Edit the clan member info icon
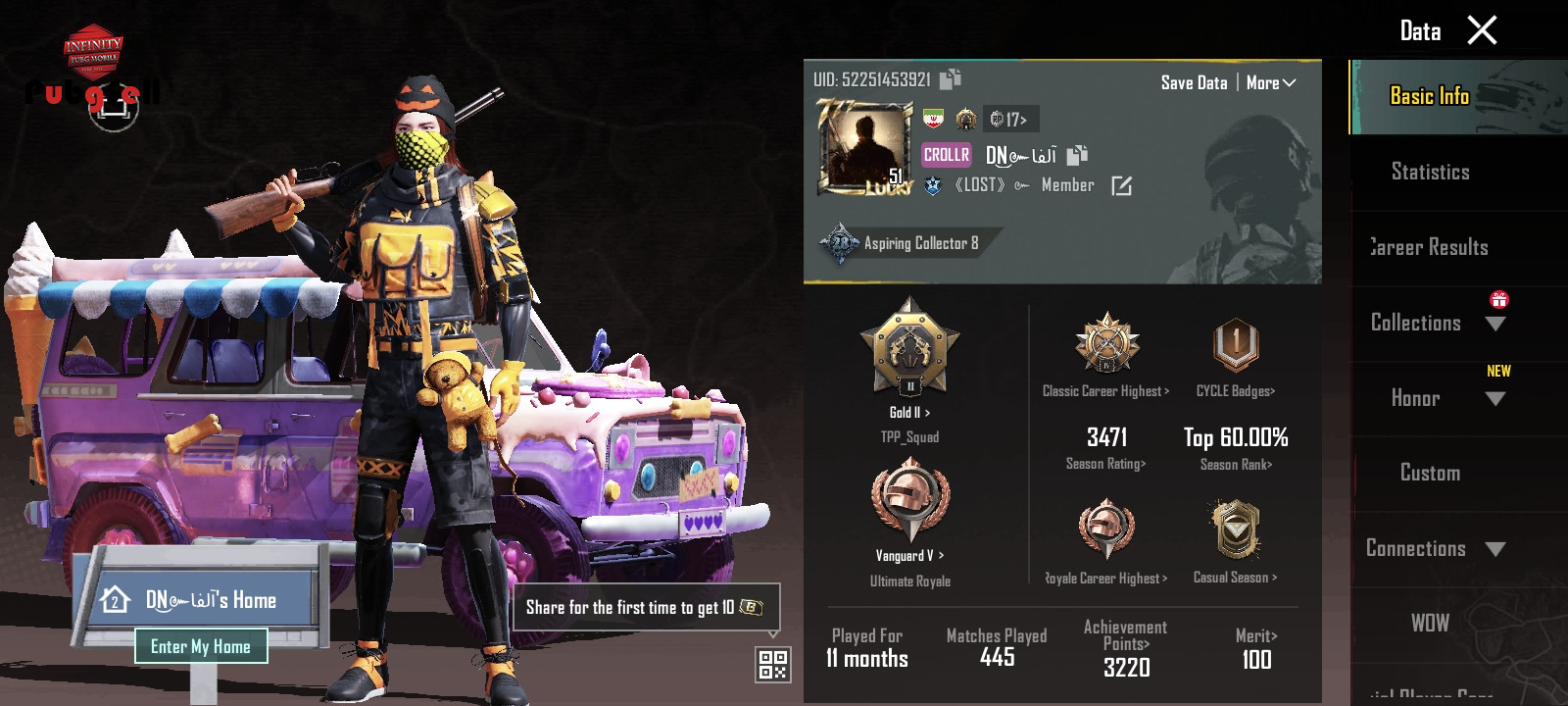1568x706 pixels. point(1121,185)
